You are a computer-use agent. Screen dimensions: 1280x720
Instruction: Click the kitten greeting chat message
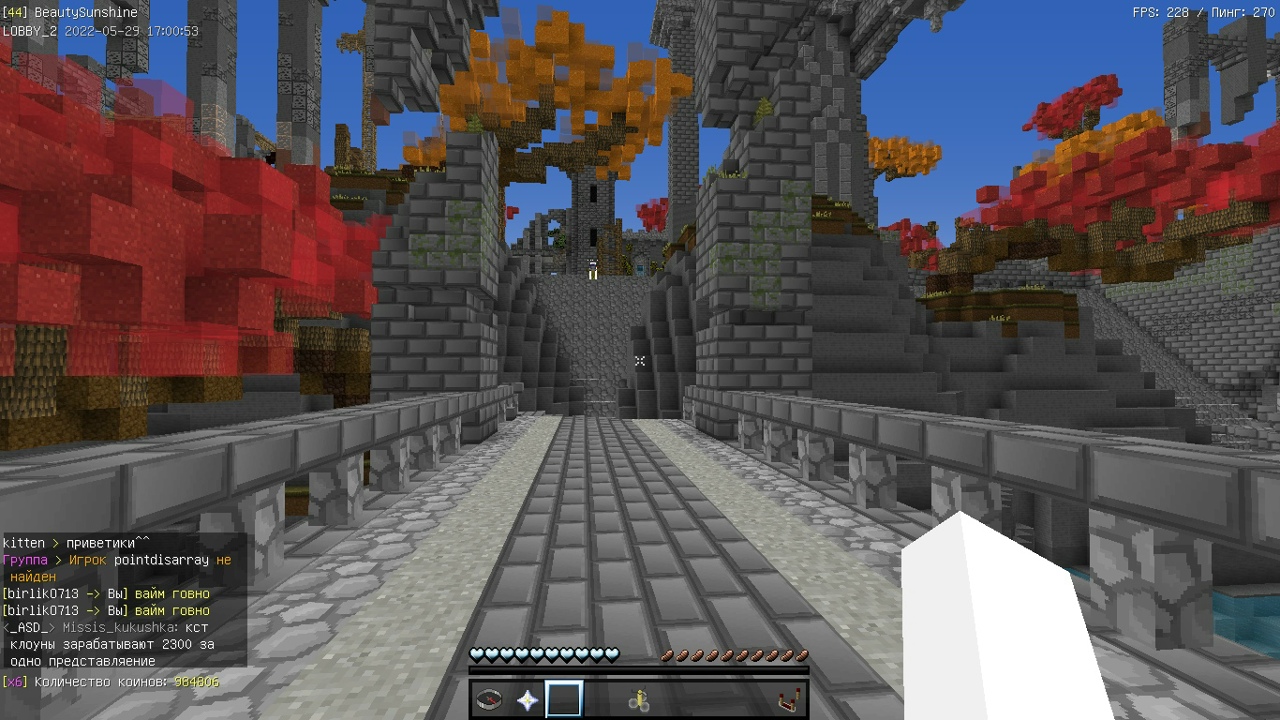click(76, 543)
